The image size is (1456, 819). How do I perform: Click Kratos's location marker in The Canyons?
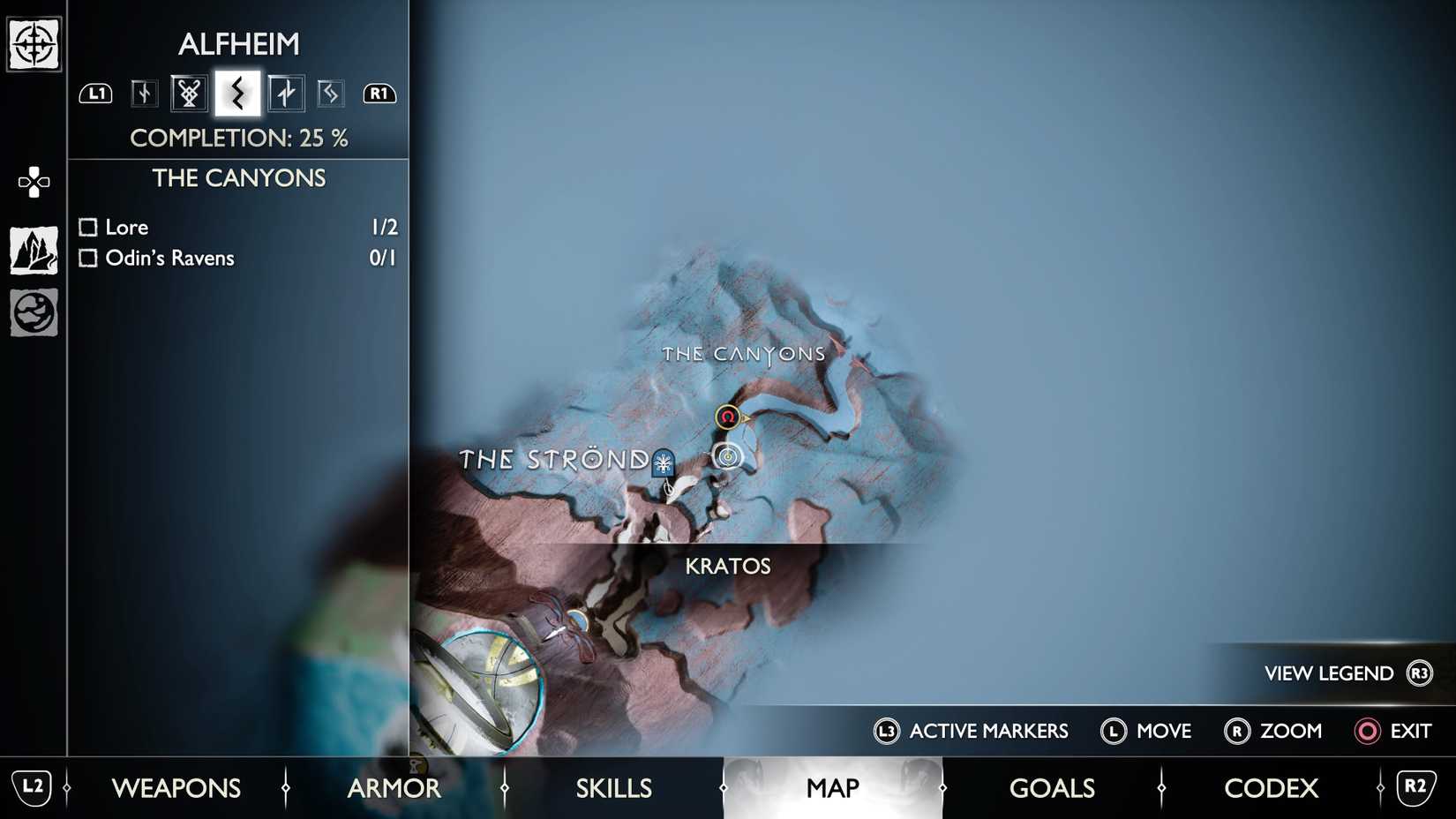tap(726, 456)
